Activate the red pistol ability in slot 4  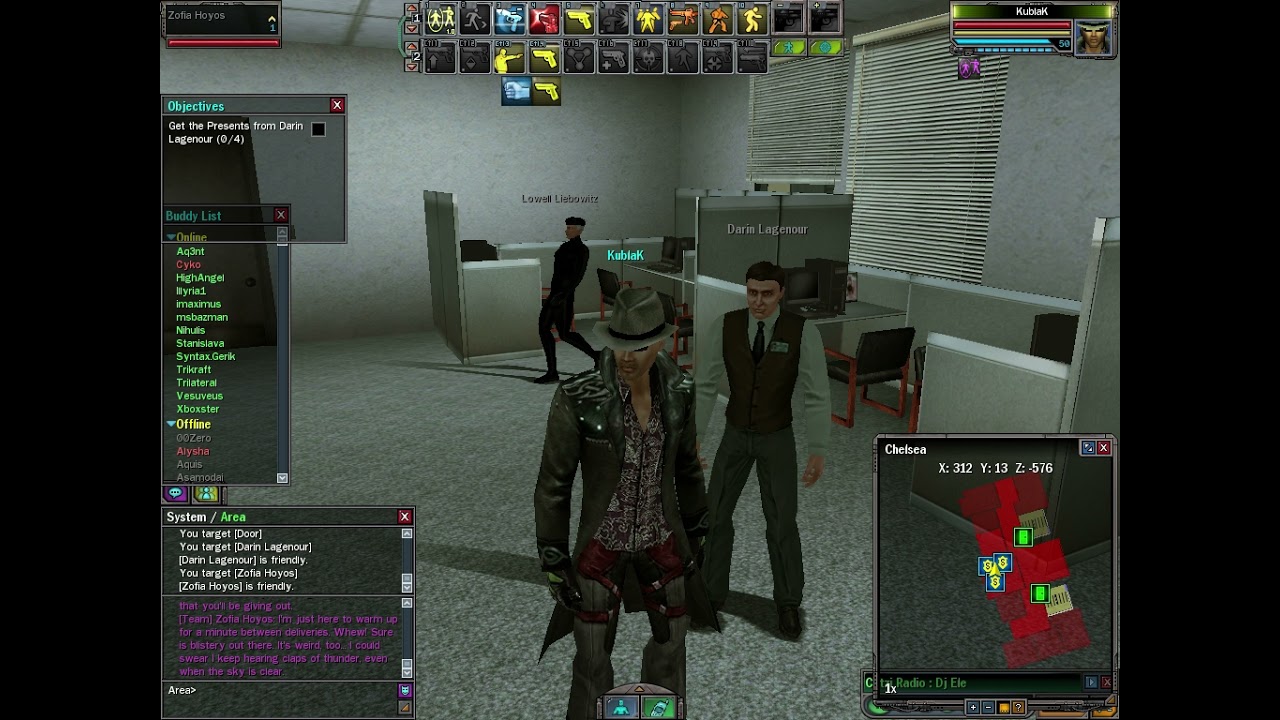(x=544, y=19)
